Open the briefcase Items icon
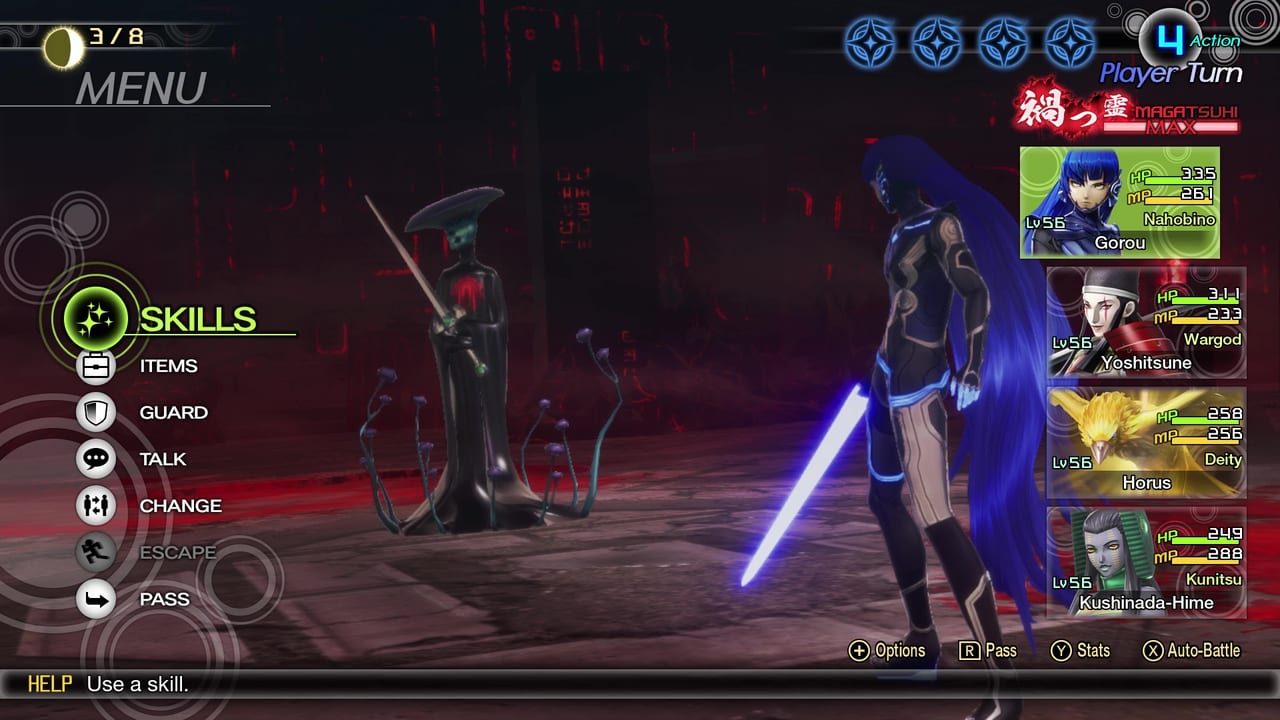This screenshot has height=720, width=1280. pyautogui.click(x=96, y=366)
